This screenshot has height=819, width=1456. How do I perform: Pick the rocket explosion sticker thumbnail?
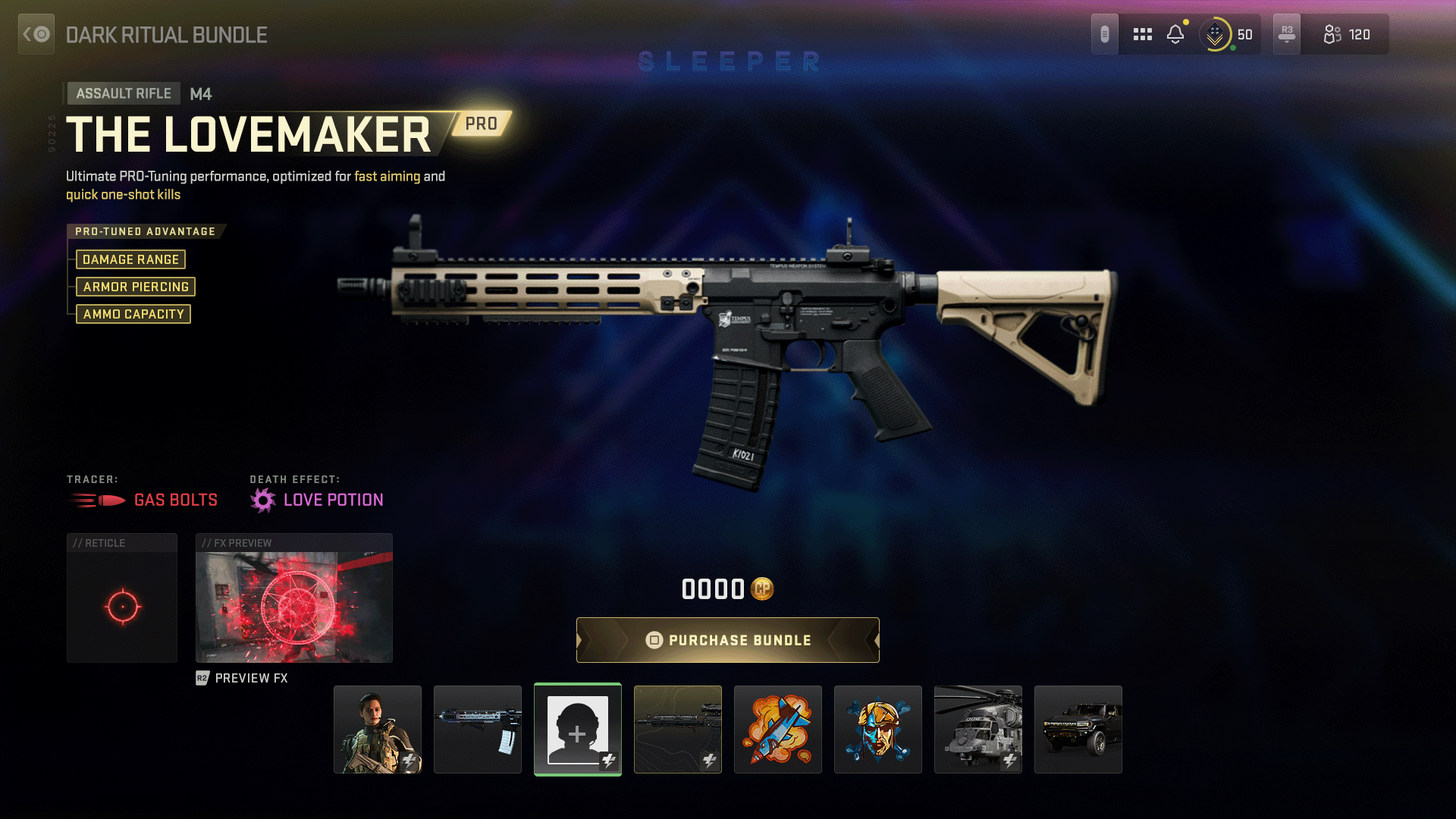(x=778, y=730)
